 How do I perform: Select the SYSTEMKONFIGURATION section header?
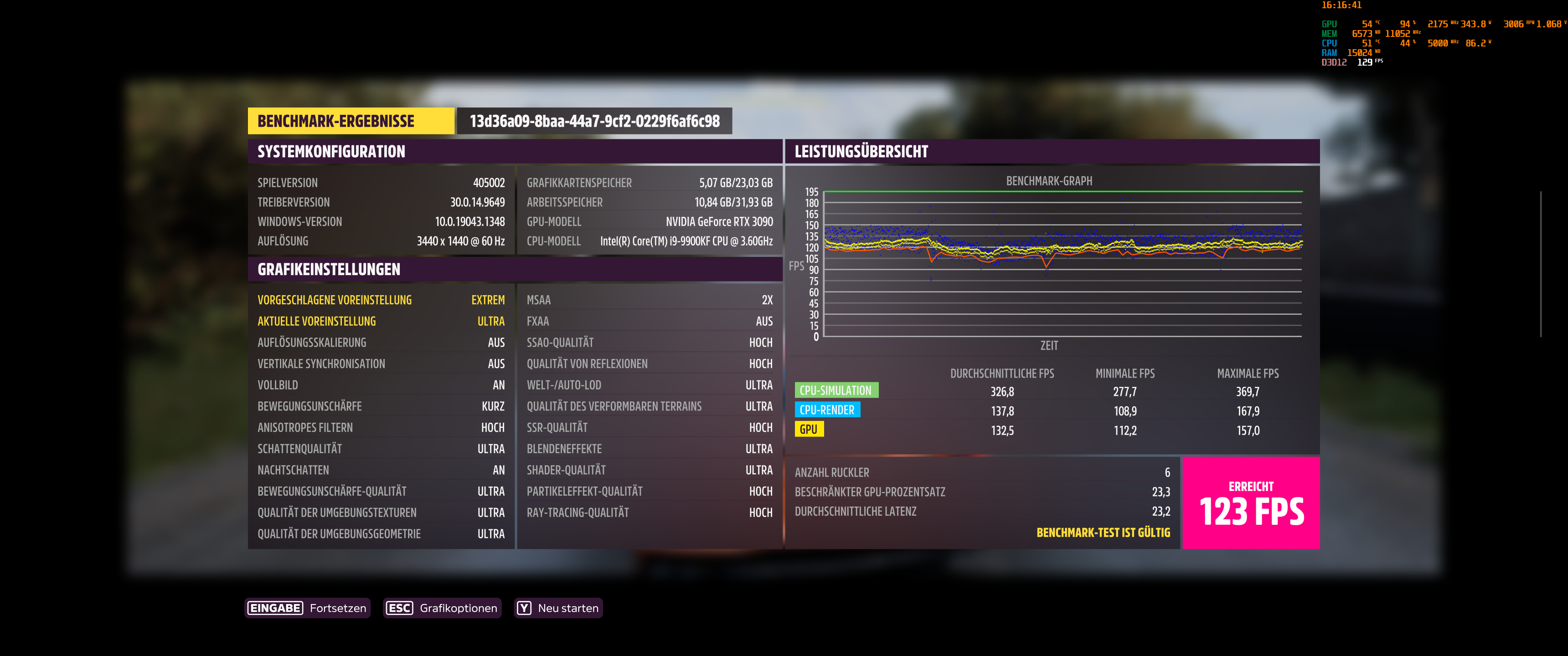tap(331, 152)
